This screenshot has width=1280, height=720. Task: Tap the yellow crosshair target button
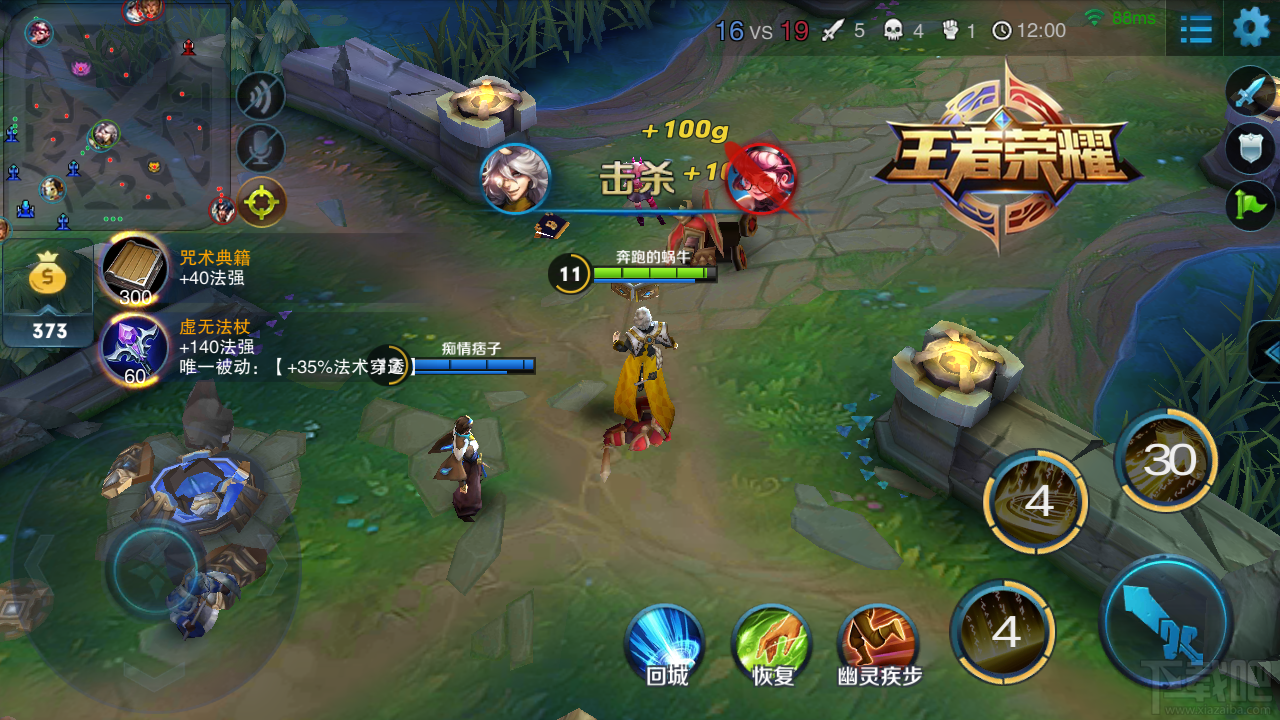point(261,202)
